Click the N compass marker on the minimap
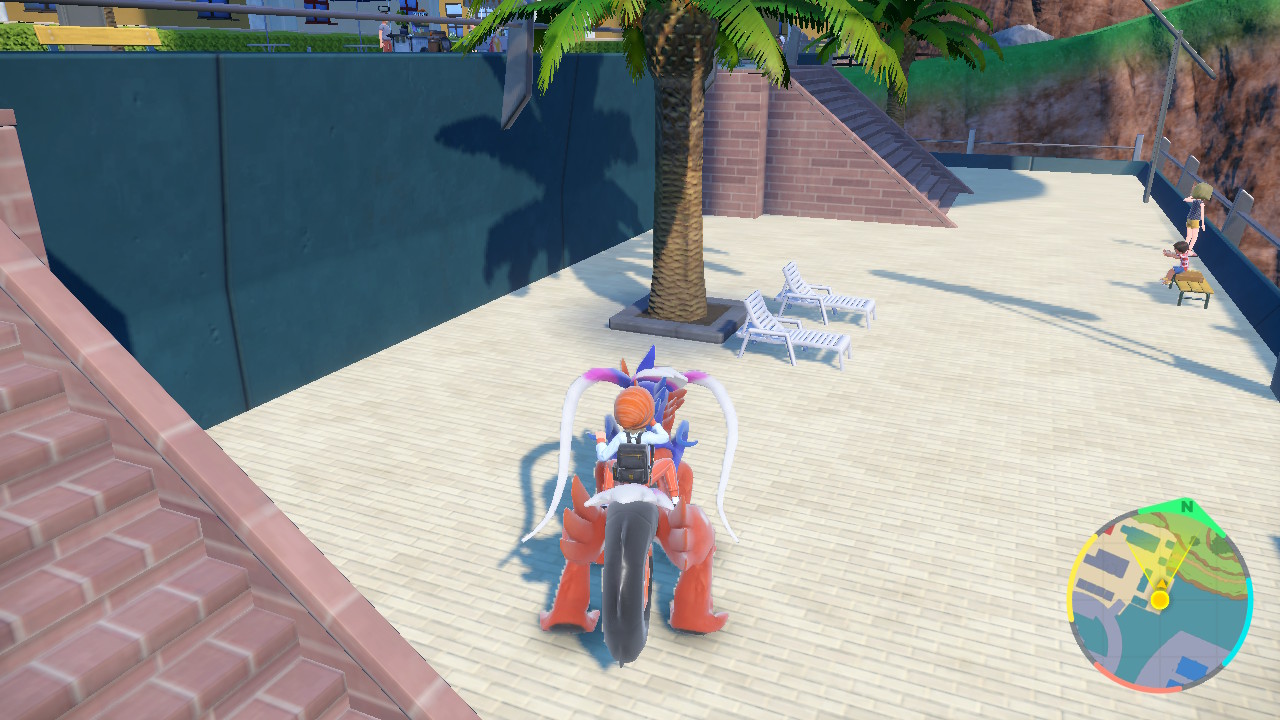 click(x=1186, y=506)
